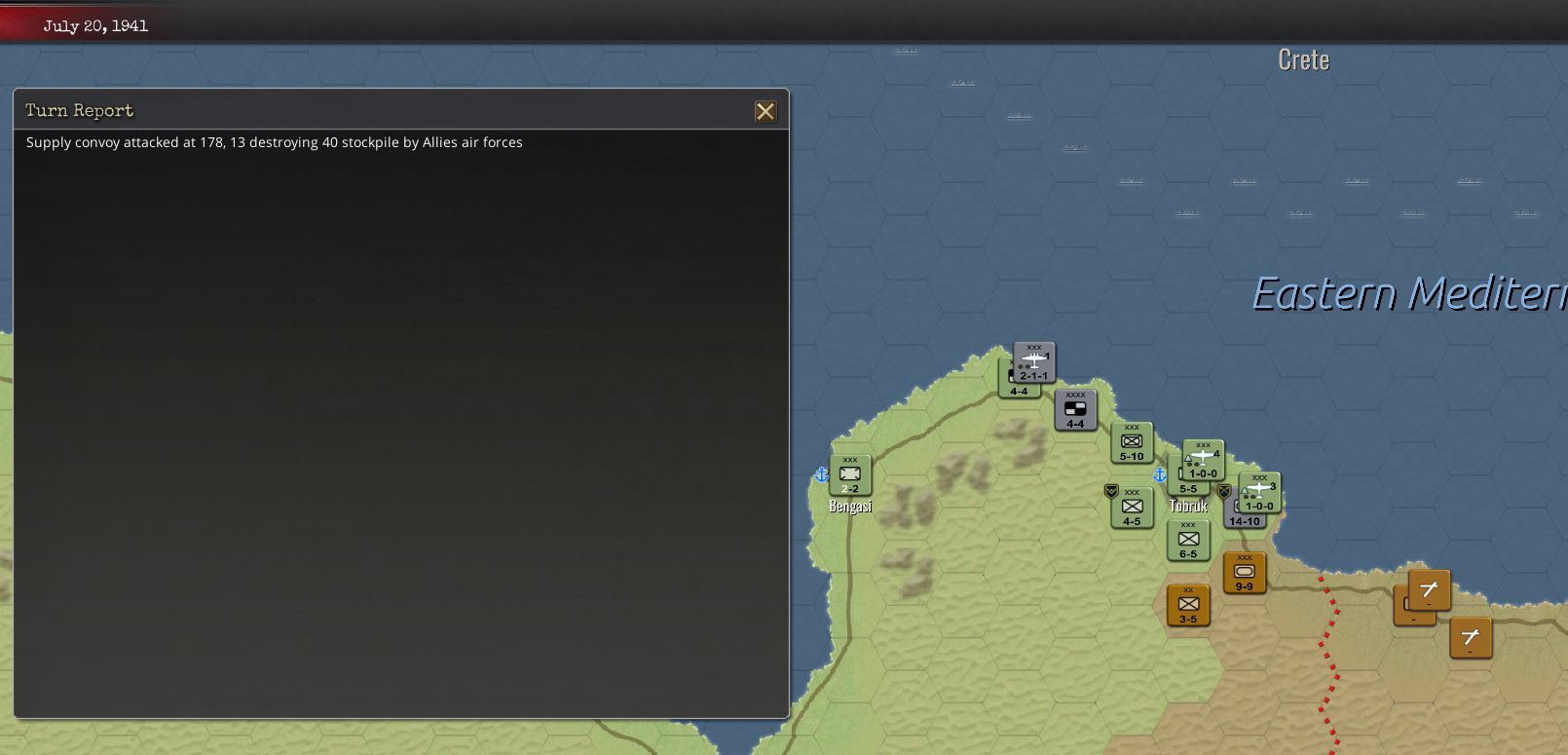The width and height of the screenshot is (1568, 755).
Task: Select the gray German 4-4 HQ counter
Action: point(1076,409)
